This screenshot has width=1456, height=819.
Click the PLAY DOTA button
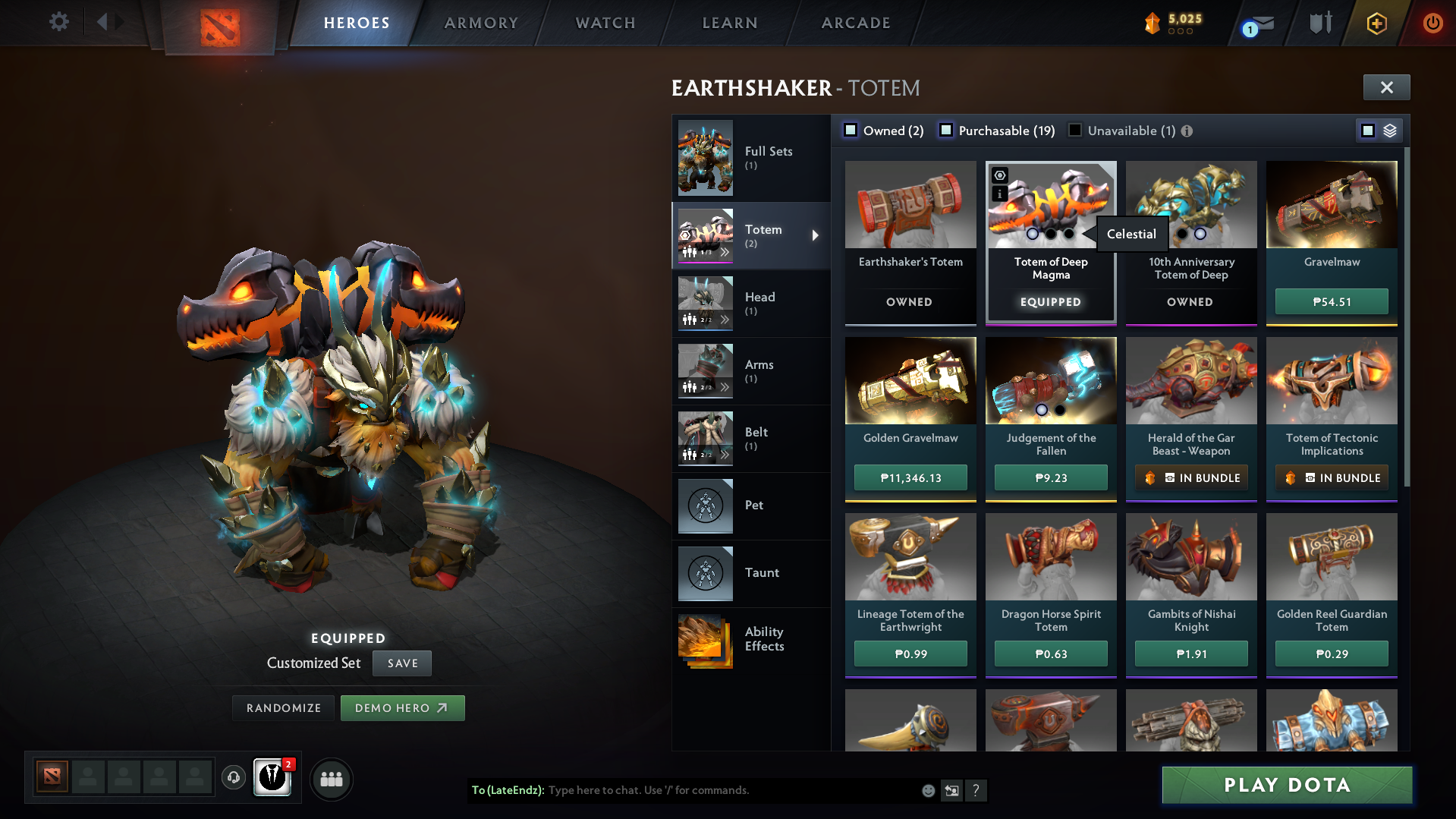tap(1286, 785)
